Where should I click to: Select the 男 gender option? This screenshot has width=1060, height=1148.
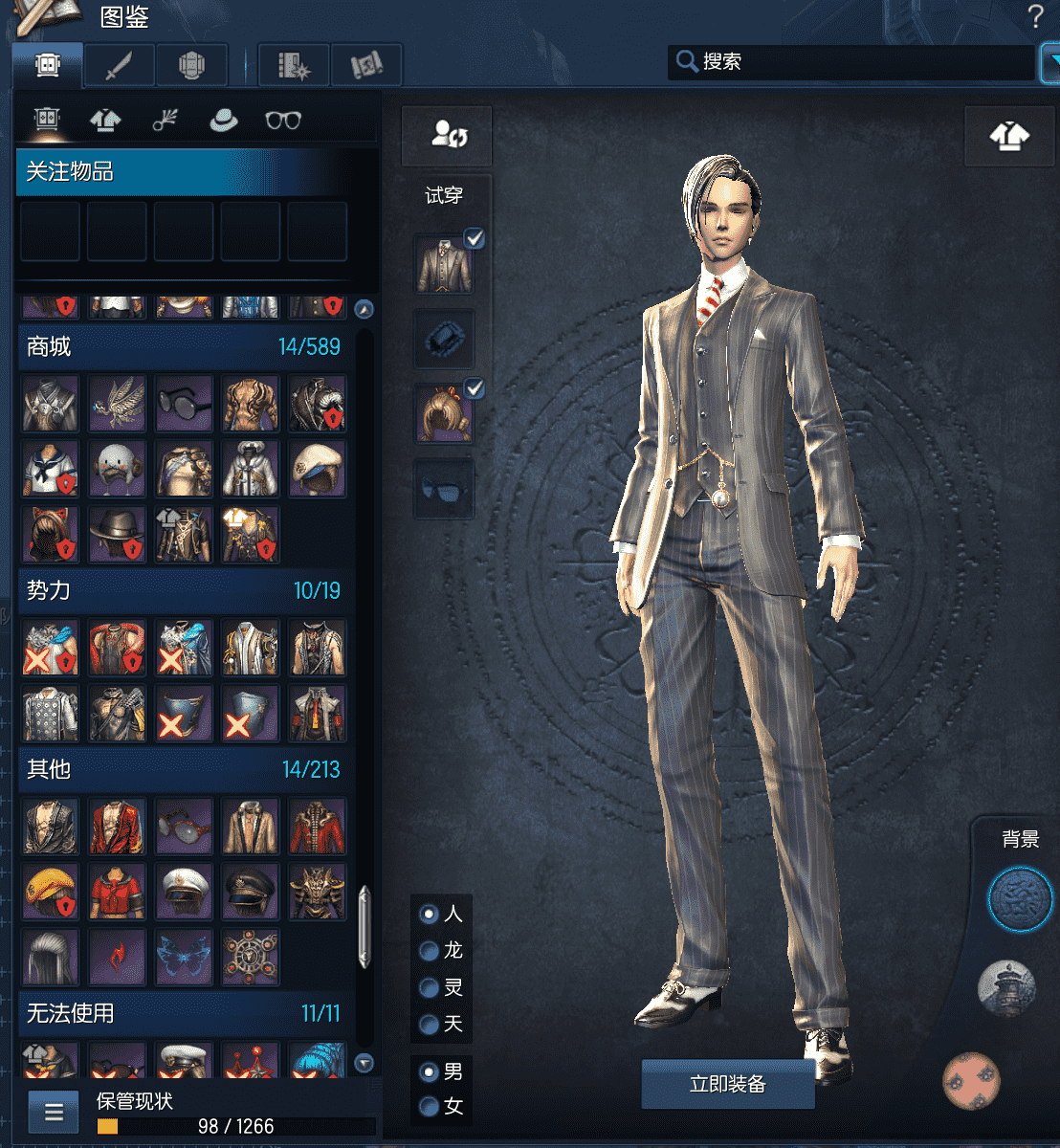pos(430,1071)
